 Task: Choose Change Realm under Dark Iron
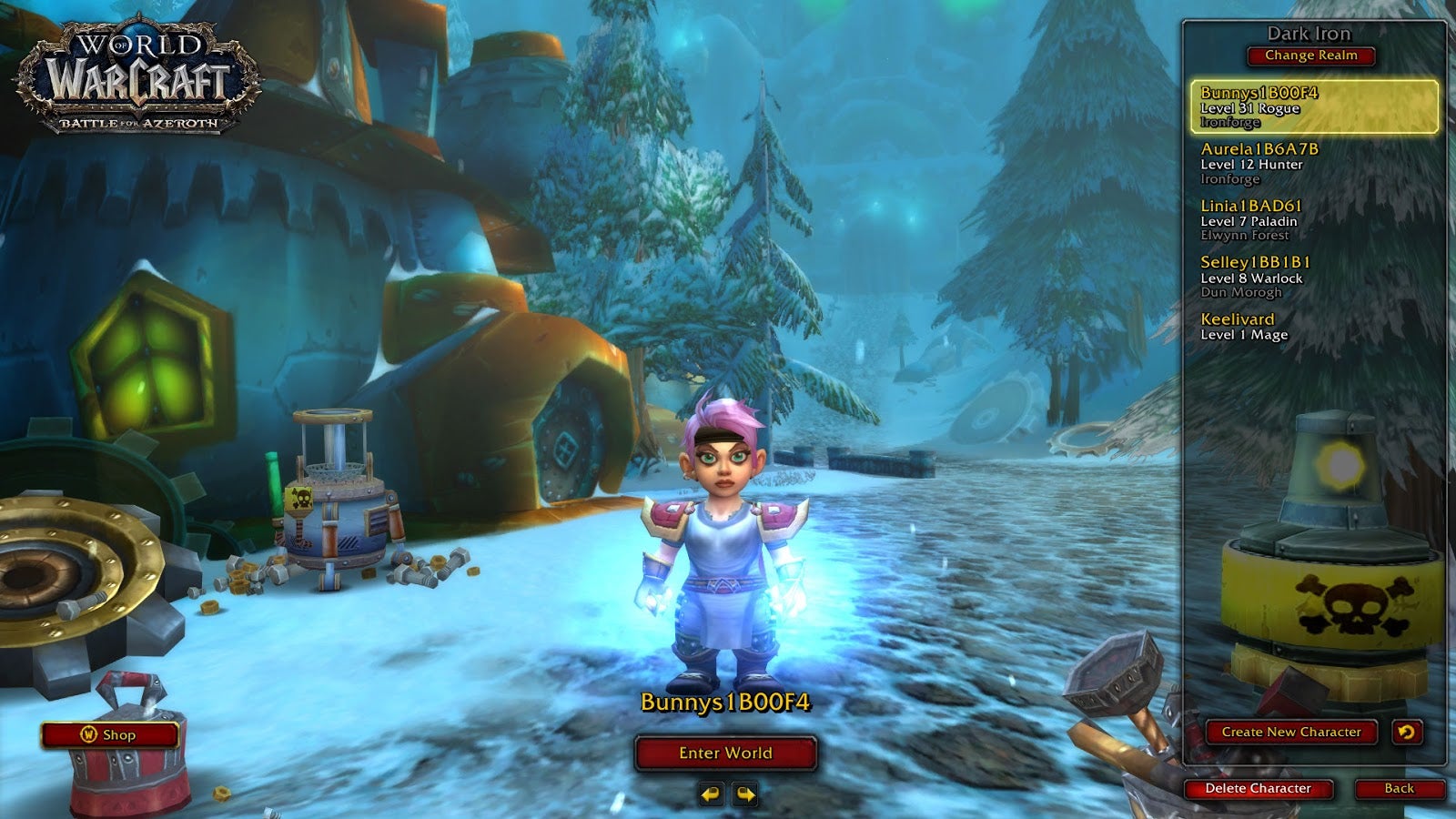(x=1310, y=56)
